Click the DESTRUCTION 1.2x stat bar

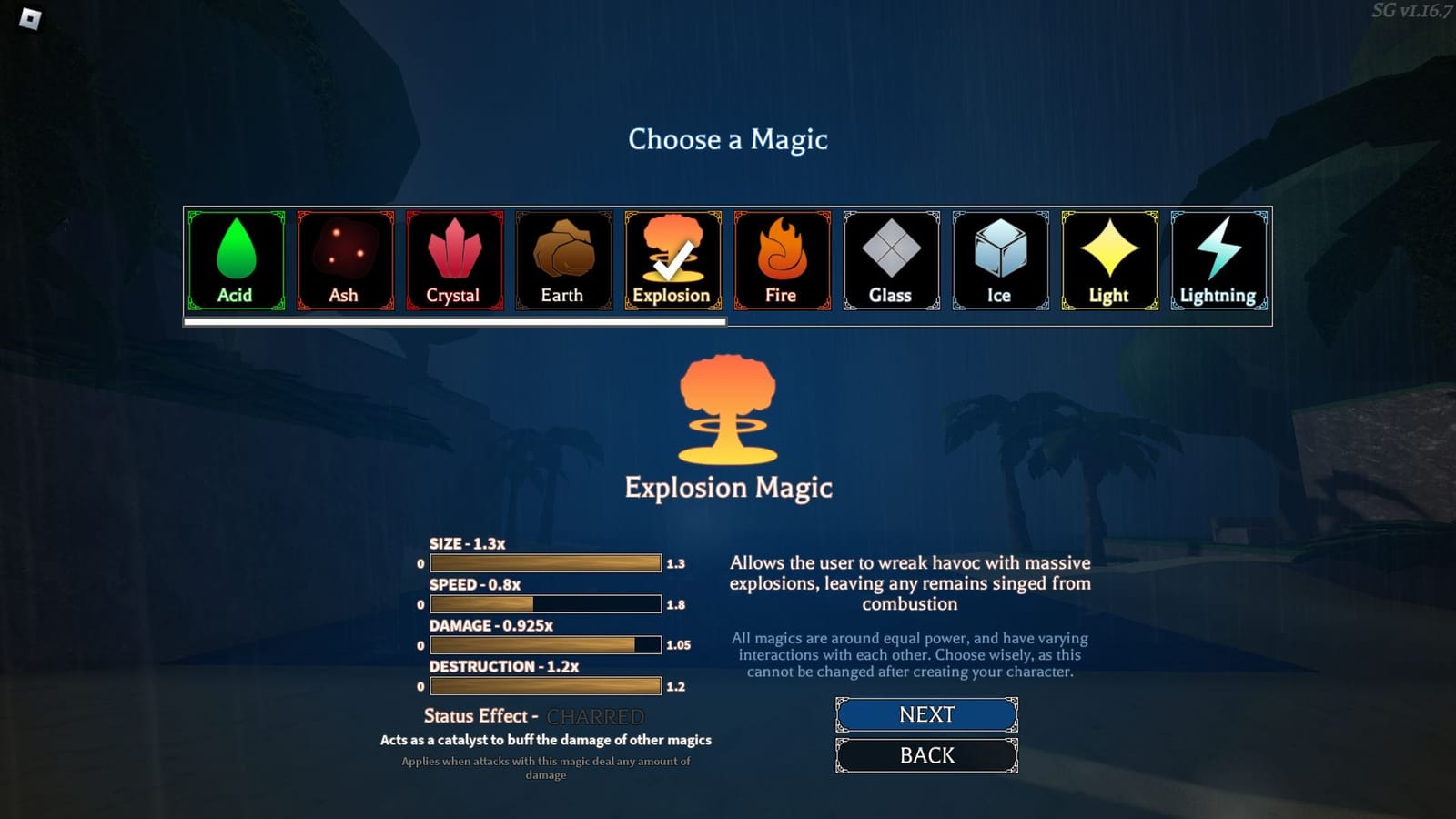point(544,685)
